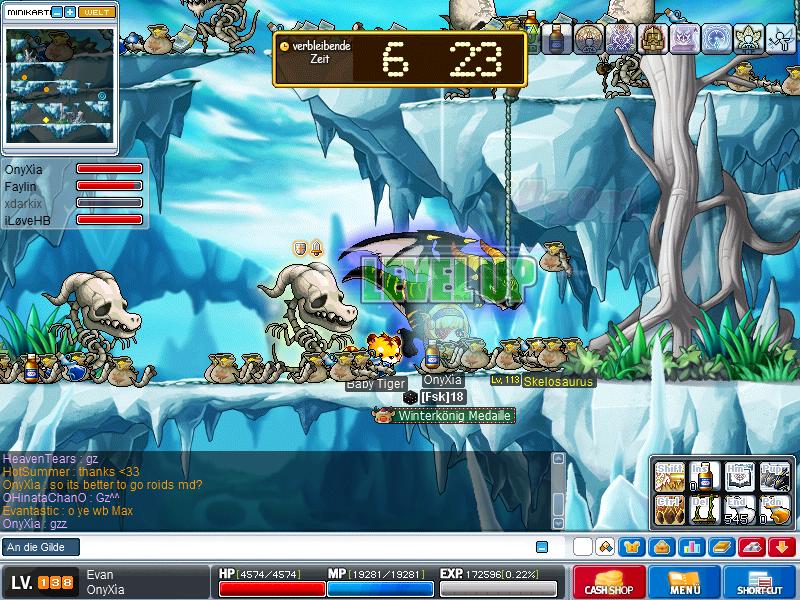Open the Menu button
This screenshot has width=800, height=600.
pos(685,582)
